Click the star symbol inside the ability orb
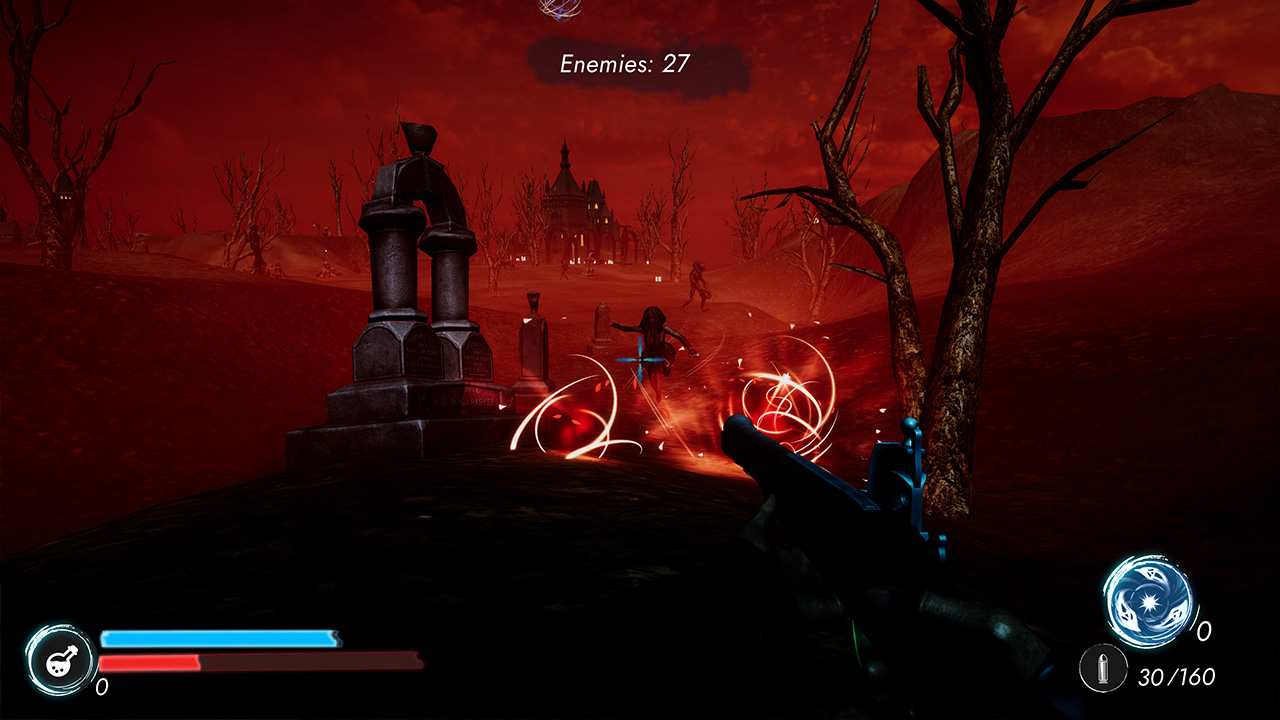Viewport: 1280px width, 720px height. click(x=1152, y=600)
